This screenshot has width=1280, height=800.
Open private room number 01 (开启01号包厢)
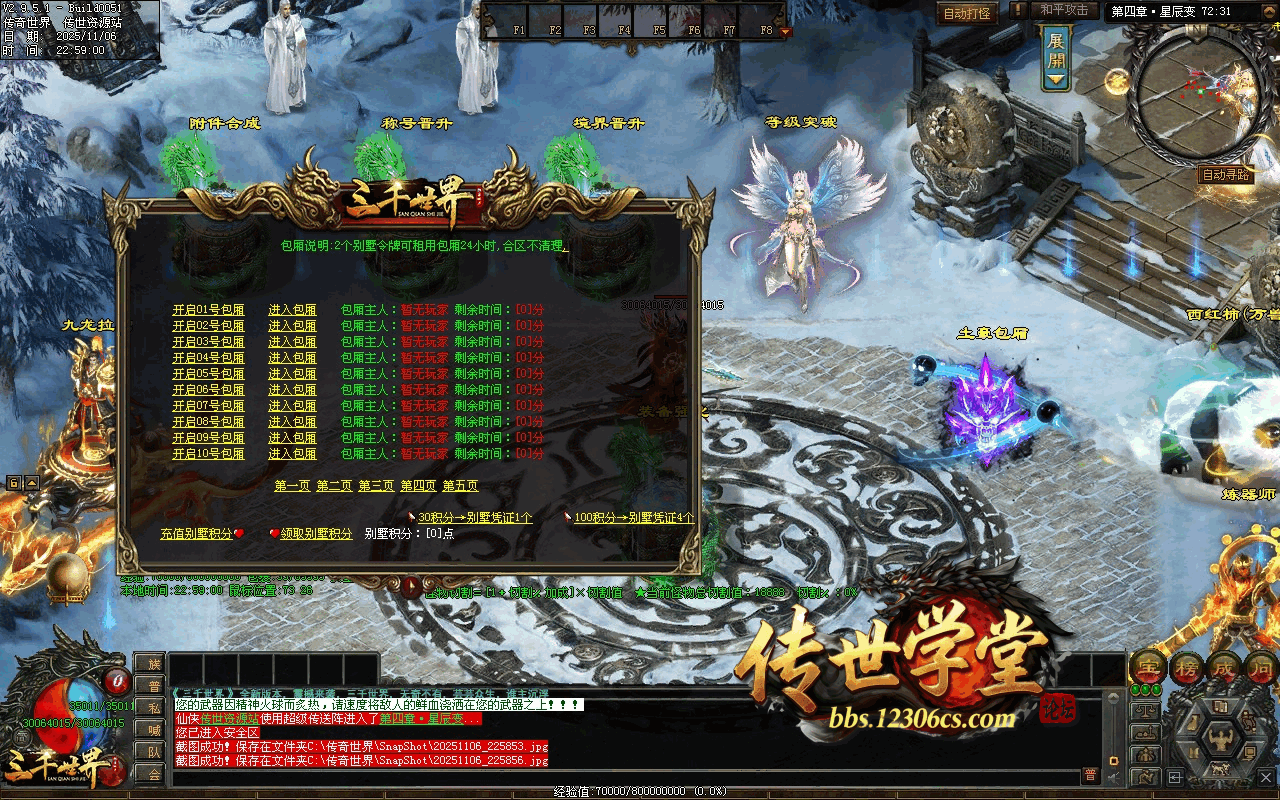click(x=208, y=310)
